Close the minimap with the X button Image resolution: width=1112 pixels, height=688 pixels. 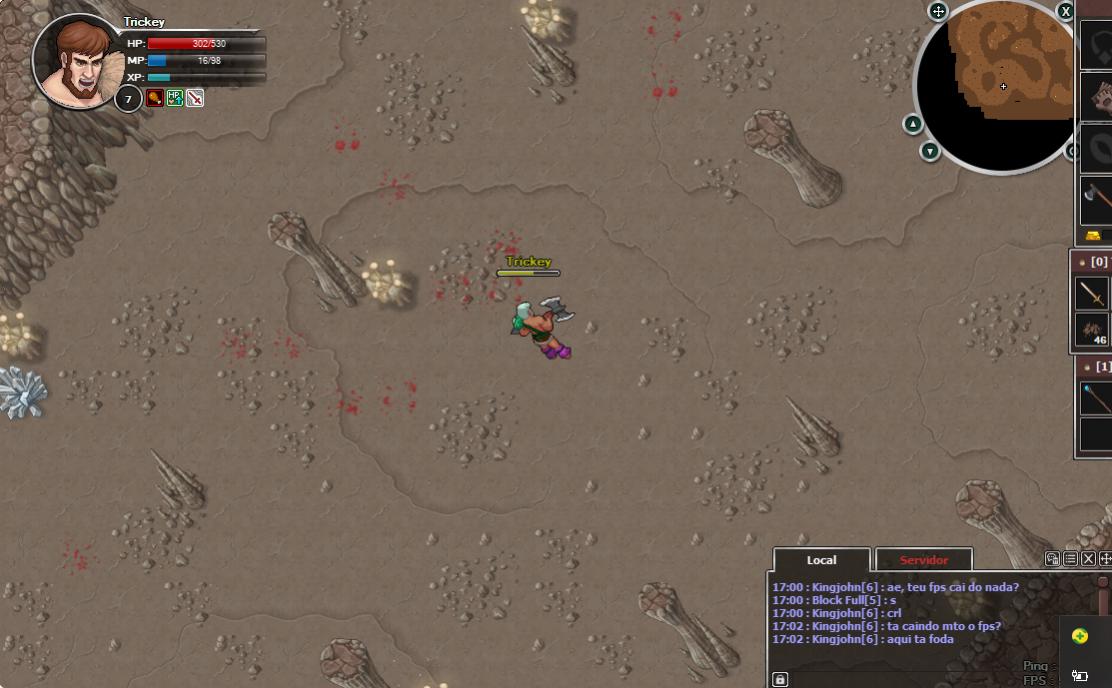coord(1066,11)
